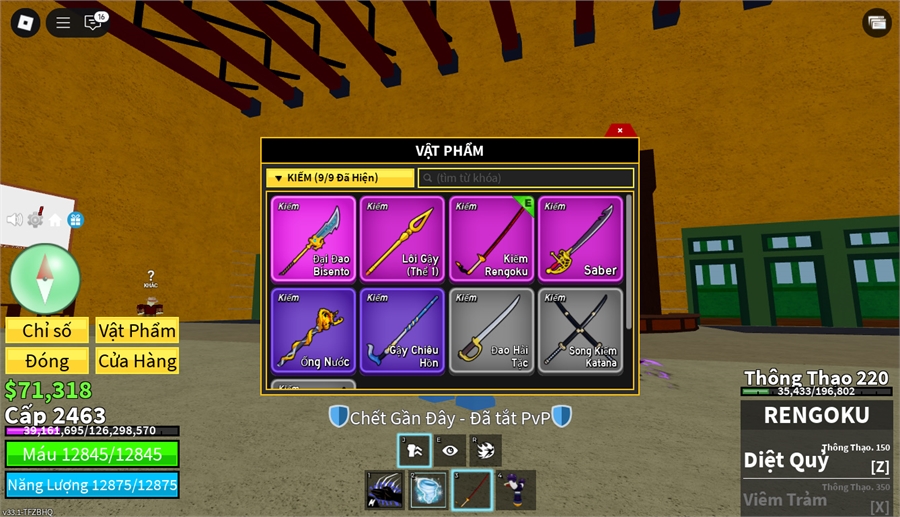Viewport: 900px width, 517px height.
Task: Open the KIẾM category dropdown
Action: [340, 178]
